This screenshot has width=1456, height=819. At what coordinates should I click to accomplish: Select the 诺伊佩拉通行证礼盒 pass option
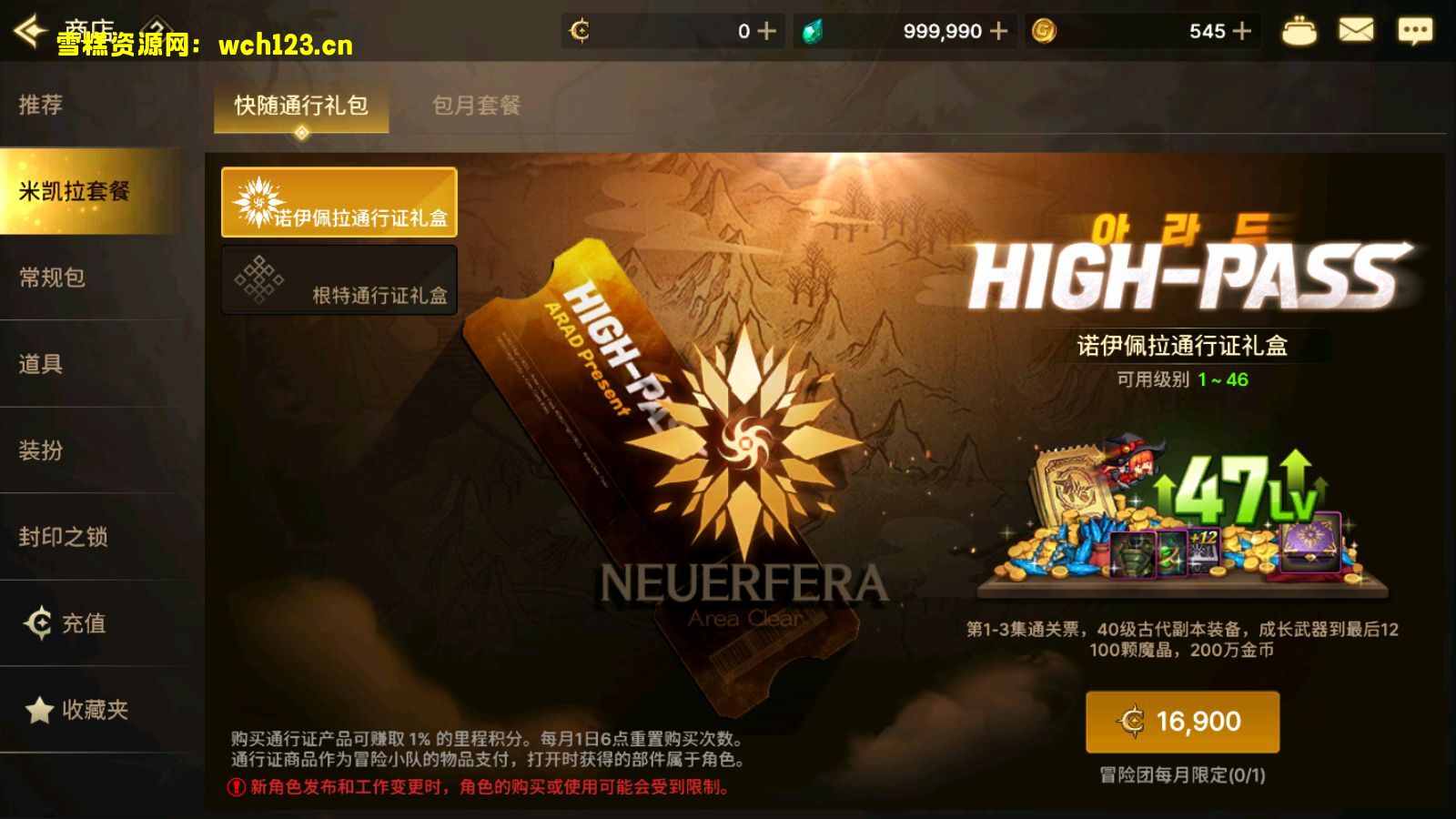pos(339,204)
